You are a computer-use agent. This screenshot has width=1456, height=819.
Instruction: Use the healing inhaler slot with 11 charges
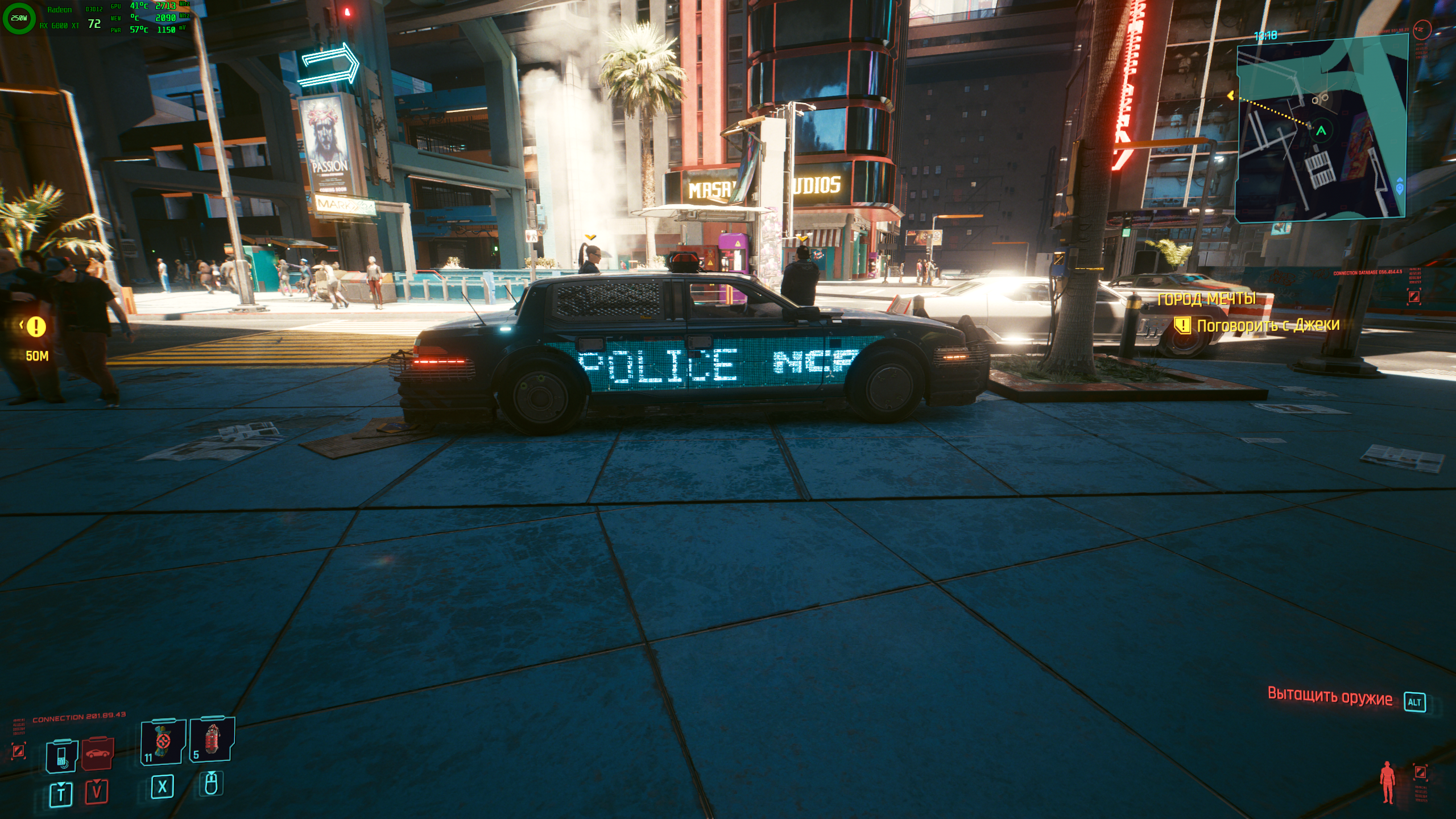click(x=163, y=741)
